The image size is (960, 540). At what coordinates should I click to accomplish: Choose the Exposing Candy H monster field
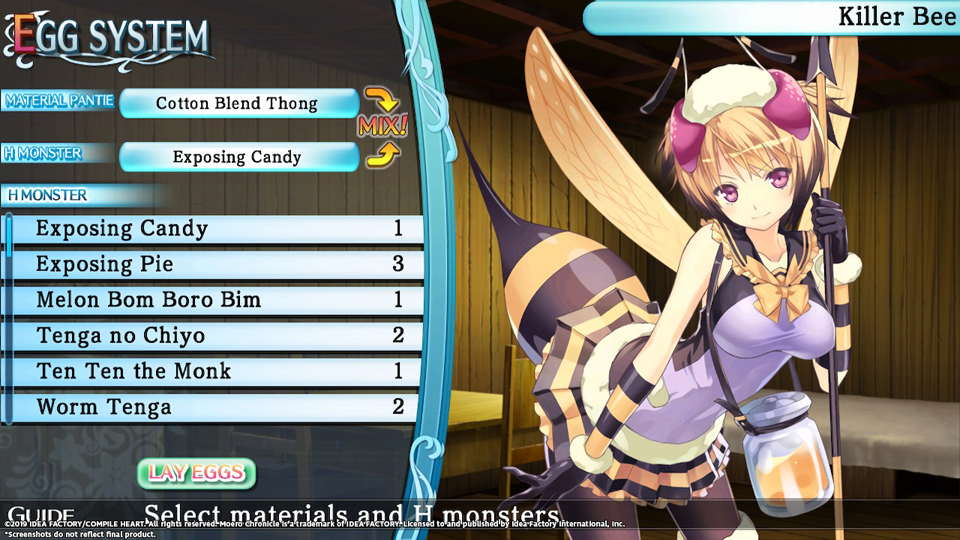click(x=238, y=157)
